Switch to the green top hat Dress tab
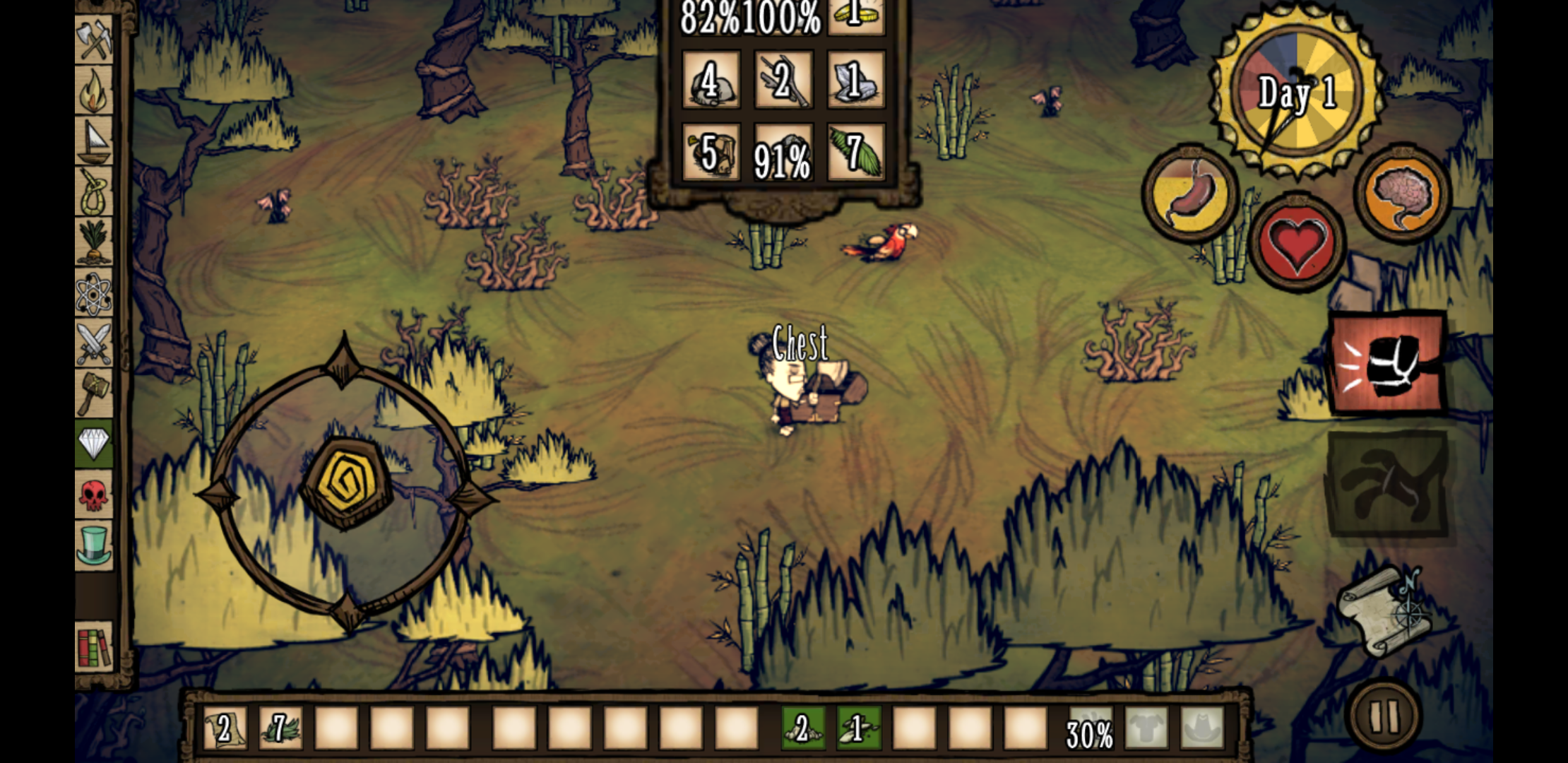 coord(94,545)
